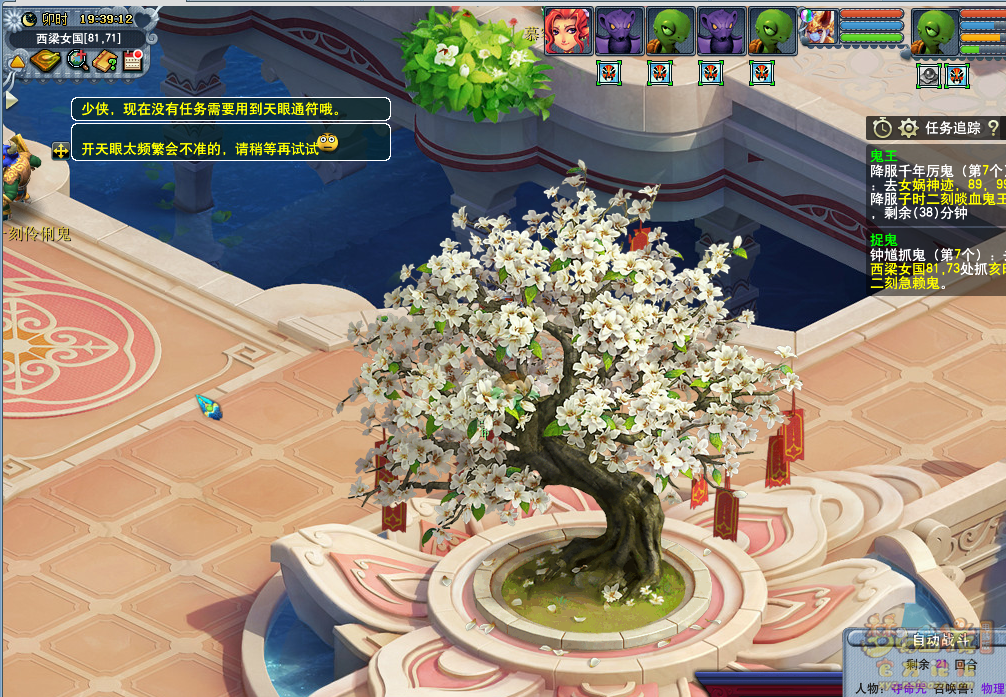Select the red-haired teammate portrait
Viewport: 1006px width, 697px height.
[568, 32]
